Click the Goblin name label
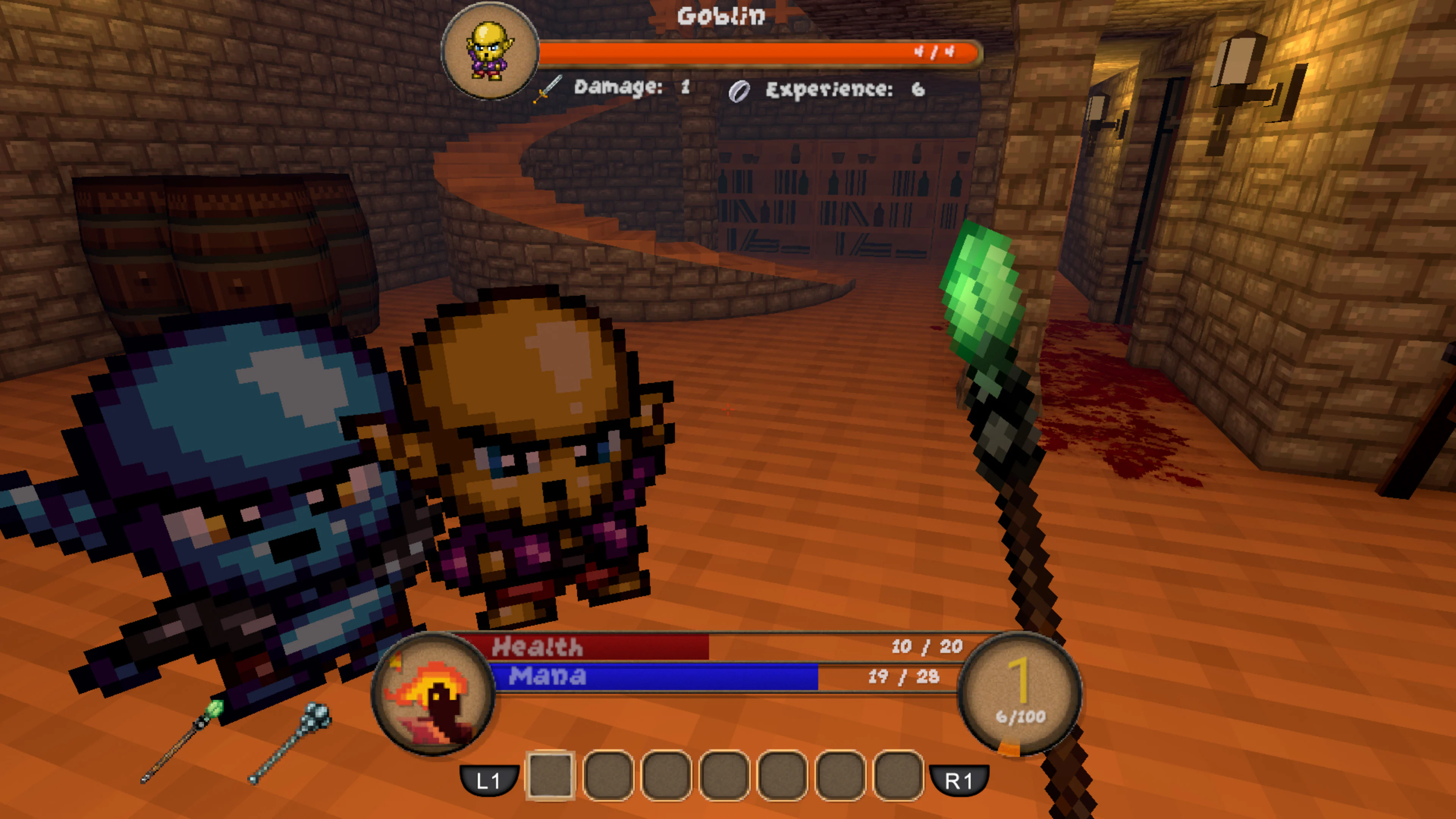The height and width of the screenshot is (819, 1456). pyautogui.click(x=722, y=16)
